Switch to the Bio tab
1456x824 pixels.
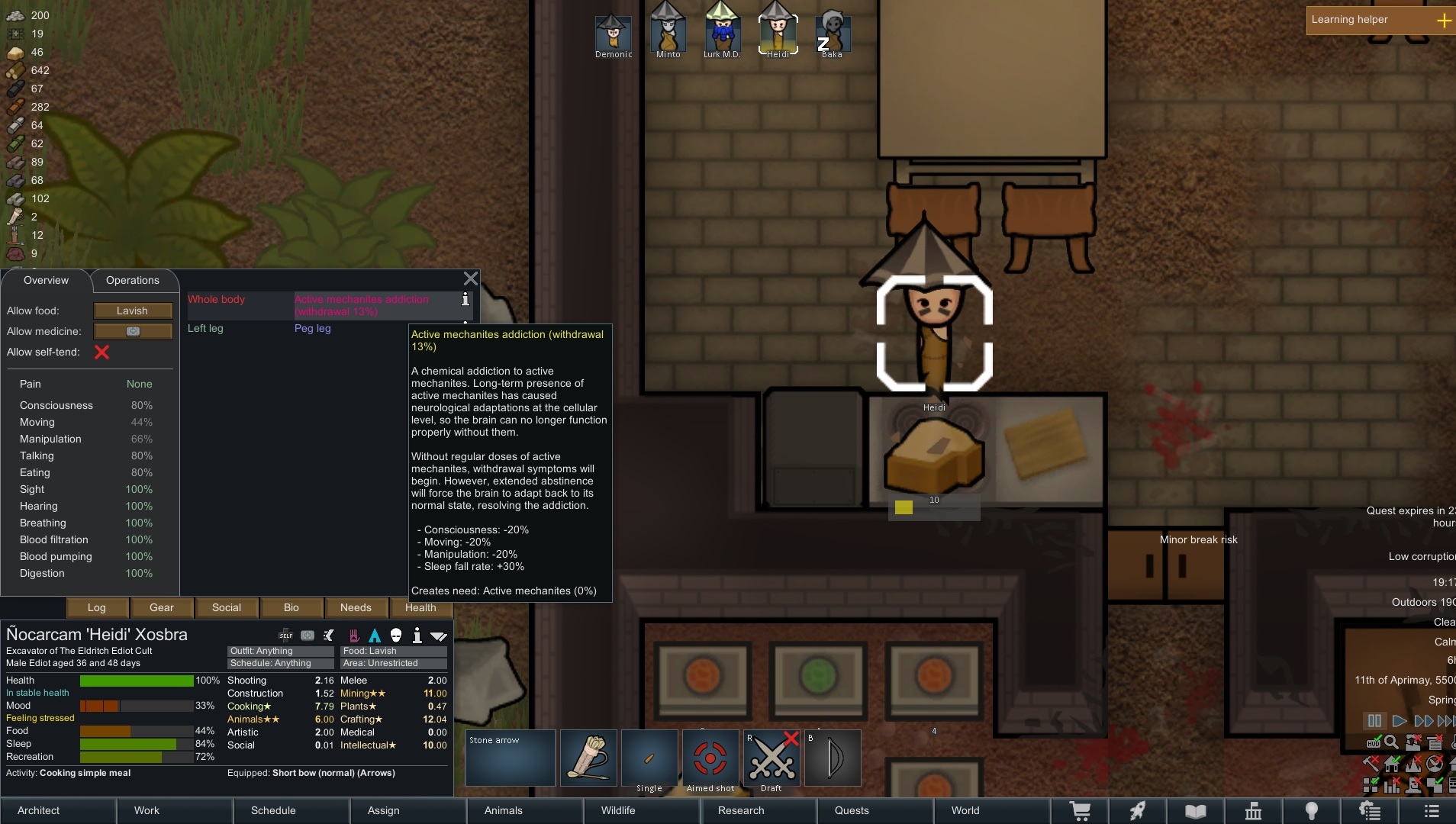pyautogui.click(x=291, y=607)
